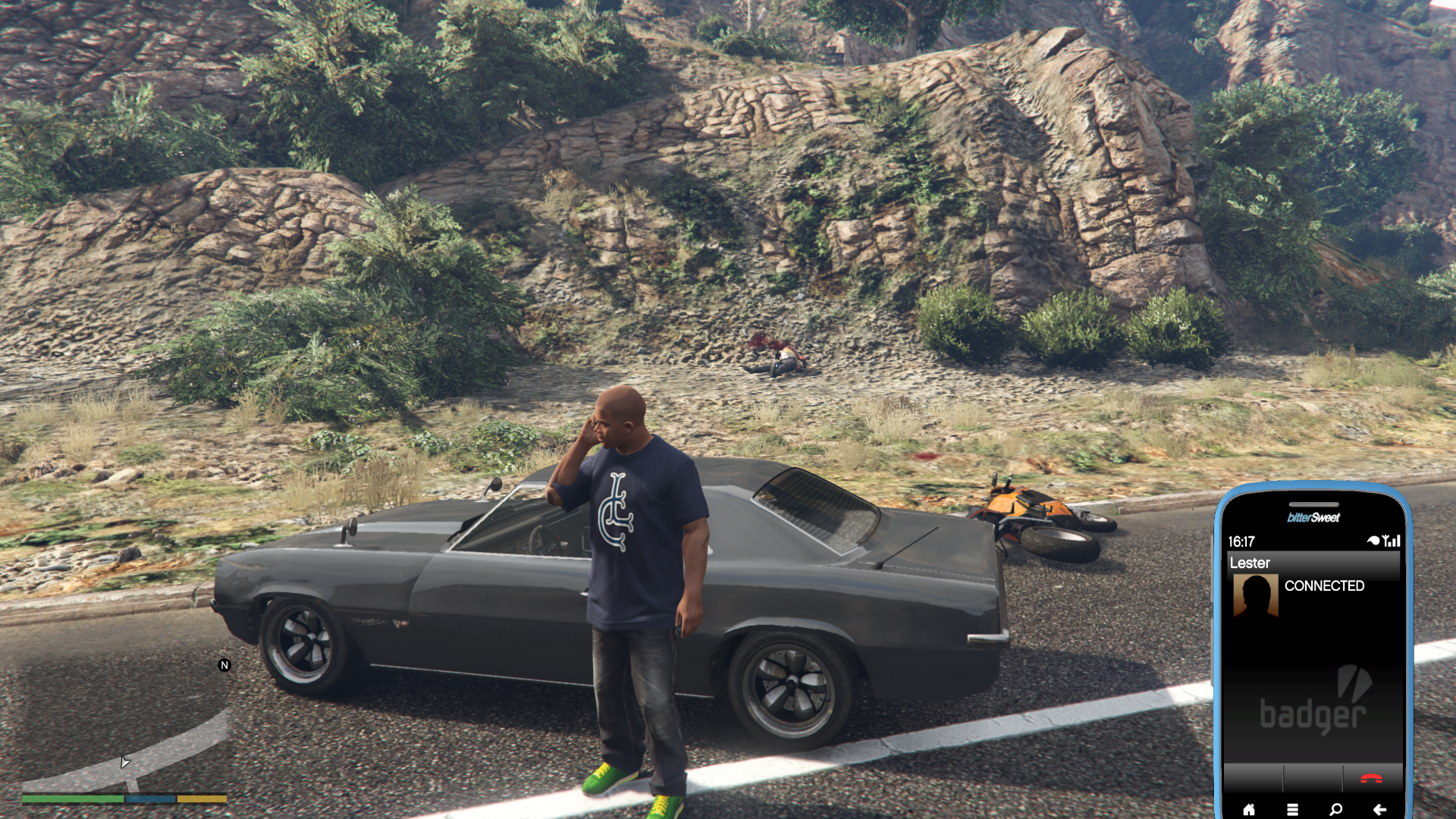Click the 16:17 clock on the phone
The image size is (1456, 819).
[1241, 540]
